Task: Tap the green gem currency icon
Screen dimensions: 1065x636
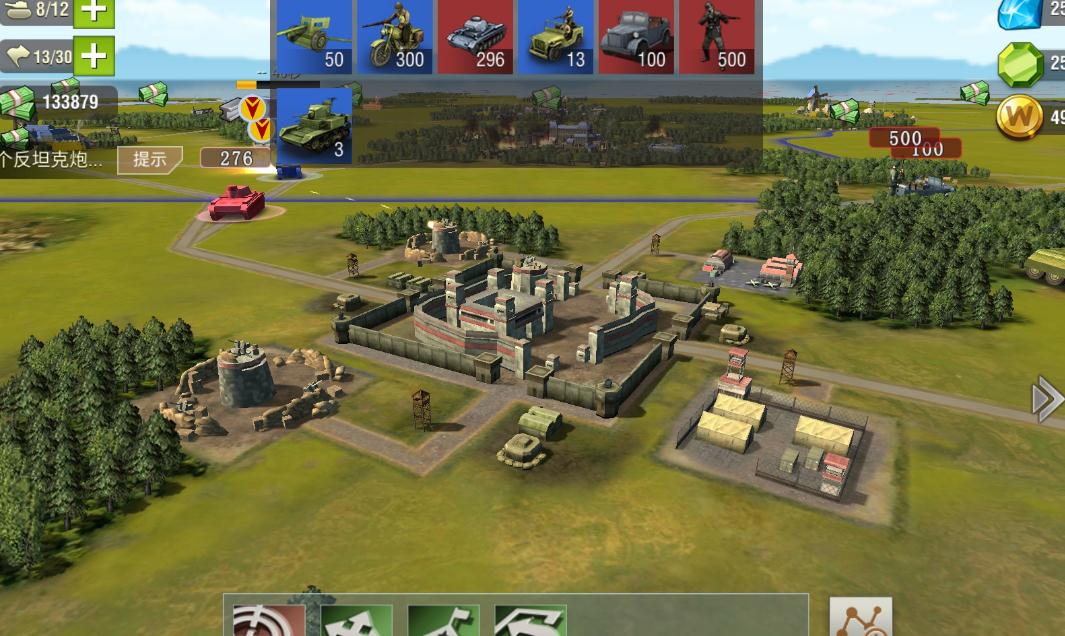Action: click(x=1020, y=64)
